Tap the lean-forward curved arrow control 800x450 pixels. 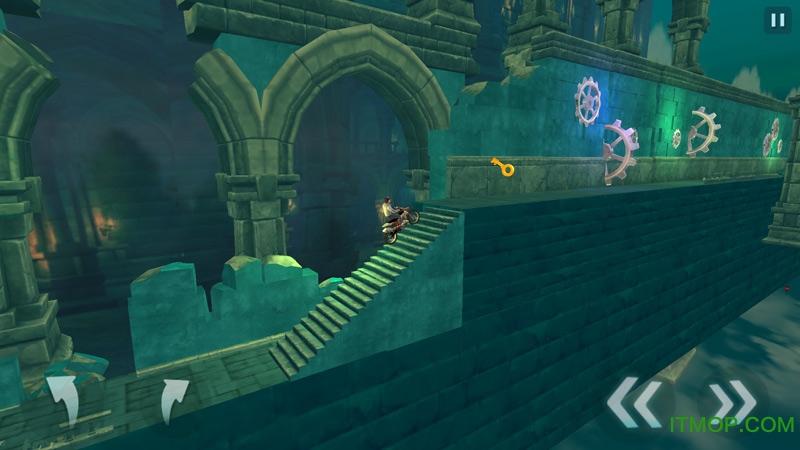tap(172, 399)
